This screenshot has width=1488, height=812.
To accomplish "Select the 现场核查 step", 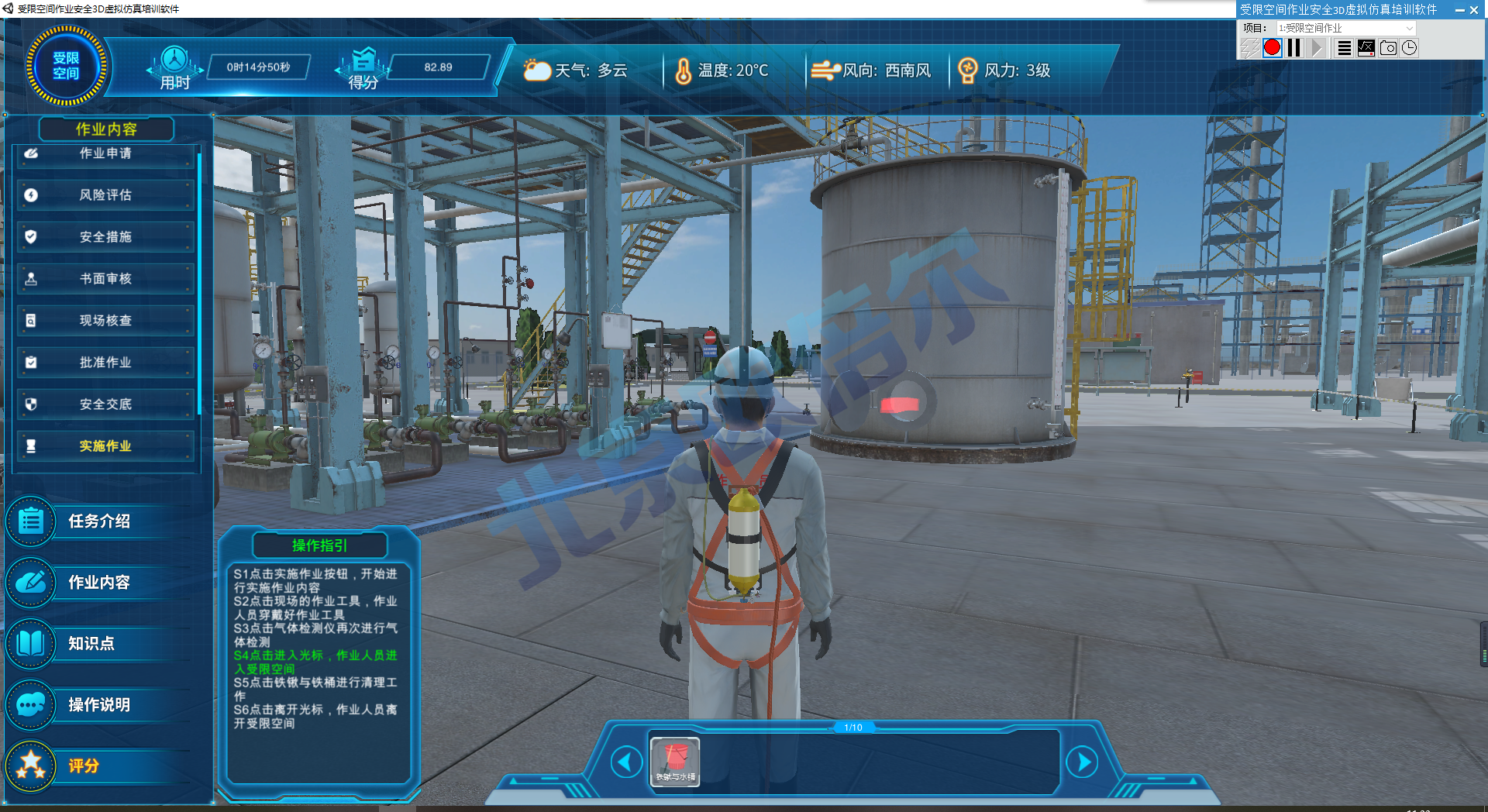I will (105, 321).
